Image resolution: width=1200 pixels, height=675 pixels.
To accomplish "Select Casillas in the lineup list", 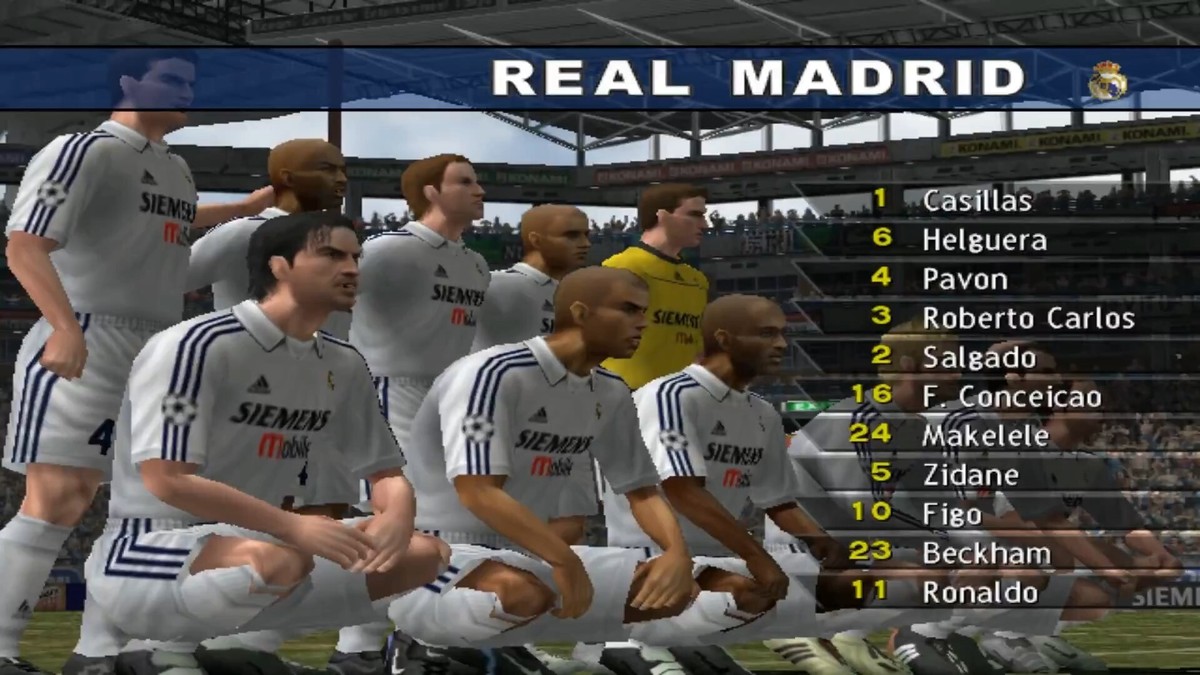I will pos(976,200).
